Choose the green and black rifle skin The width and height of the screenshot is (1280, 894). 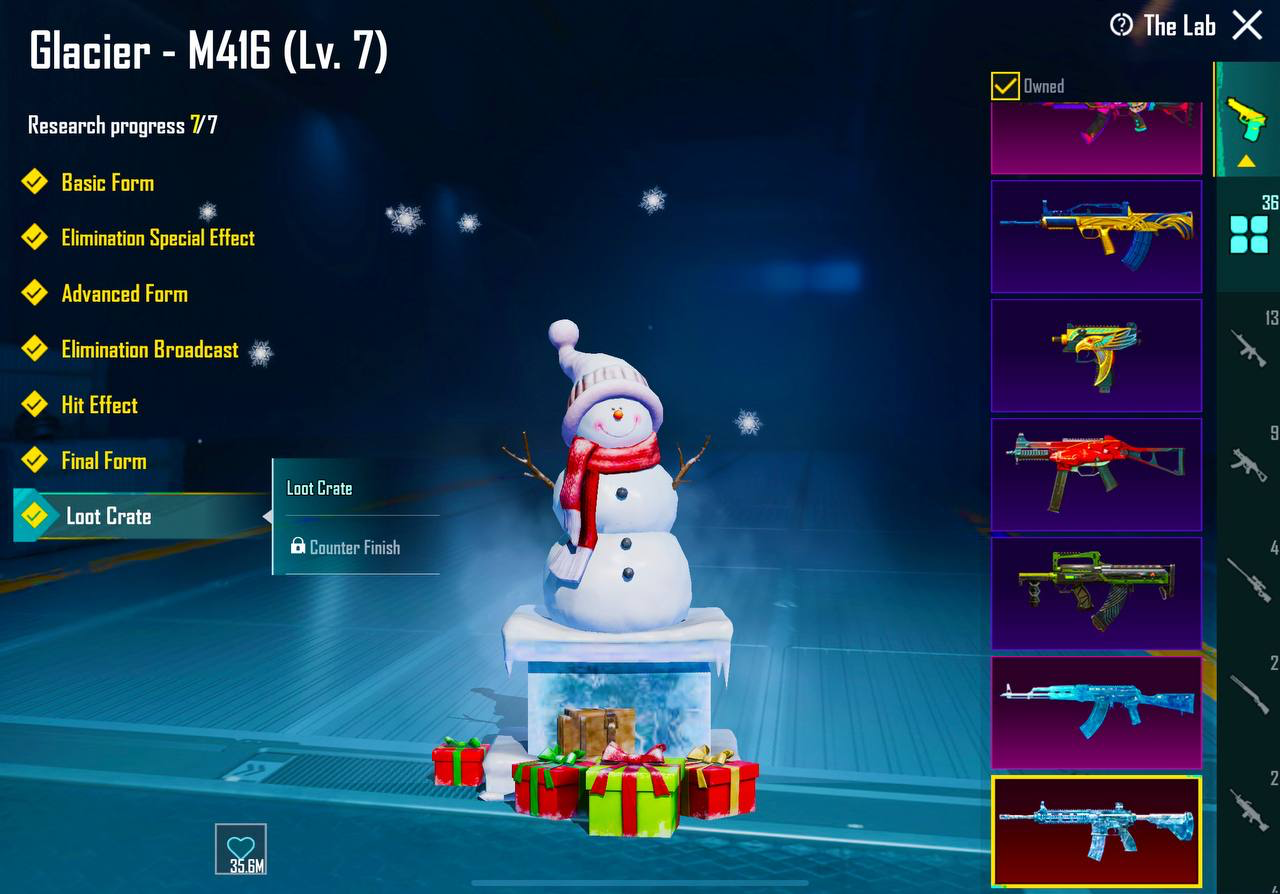point(1096,593)
